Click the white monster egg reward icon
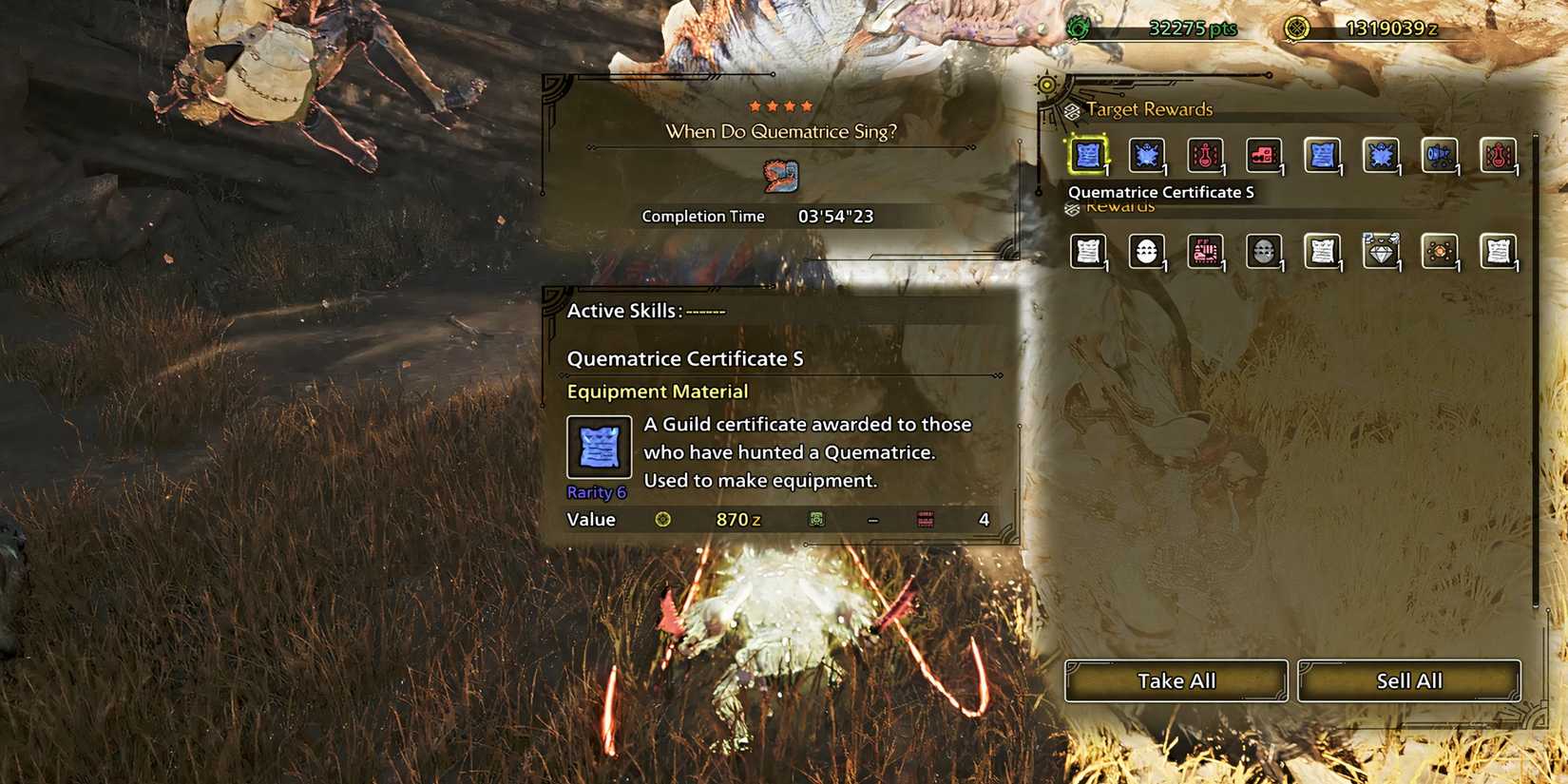This screenshot has width=1568, height=784. click(x=1147, y=252)
